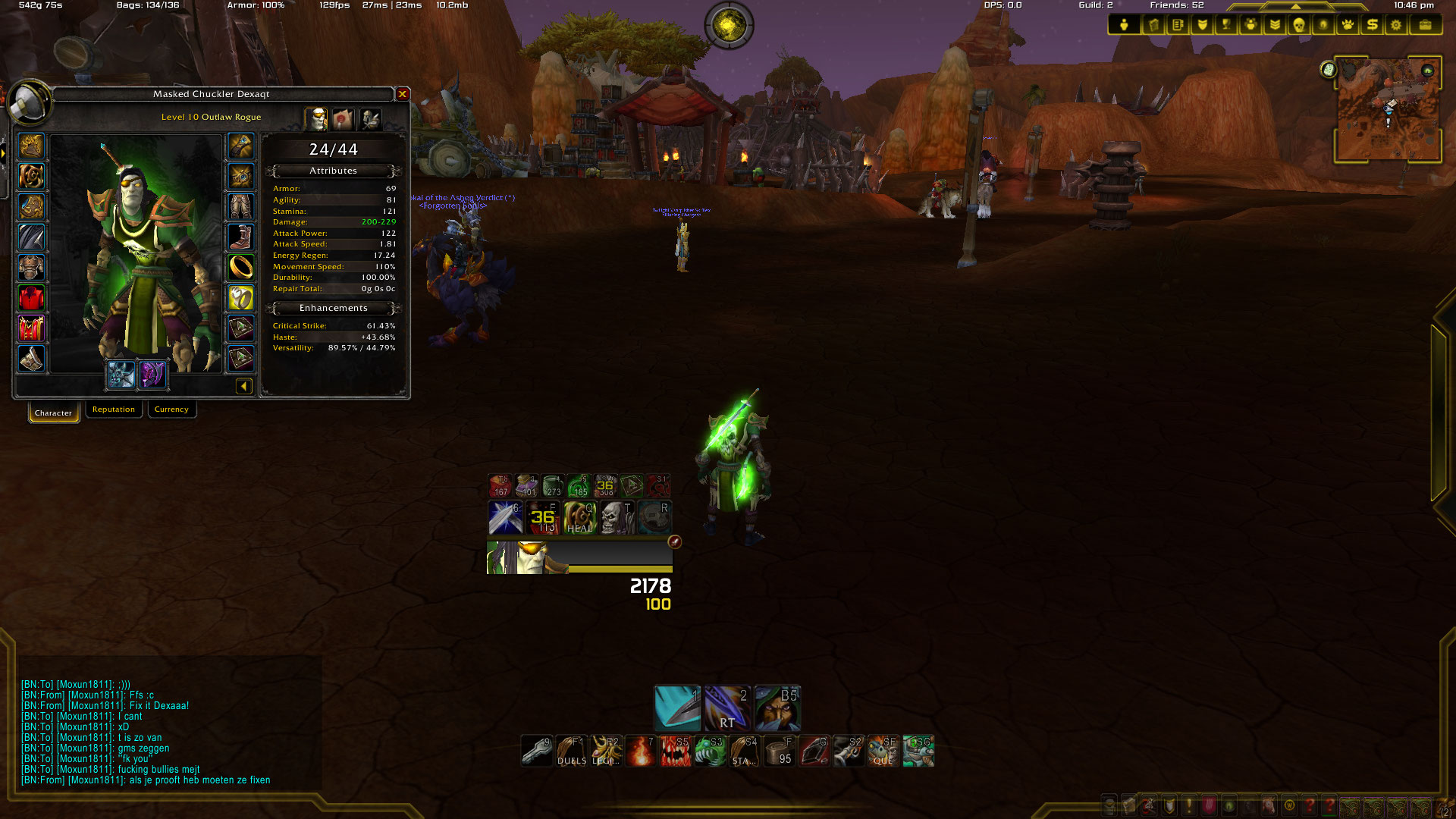Use the hooded rogue stealth ability
The width and height of the screenshot is (1456, 819).
(777, 708)
